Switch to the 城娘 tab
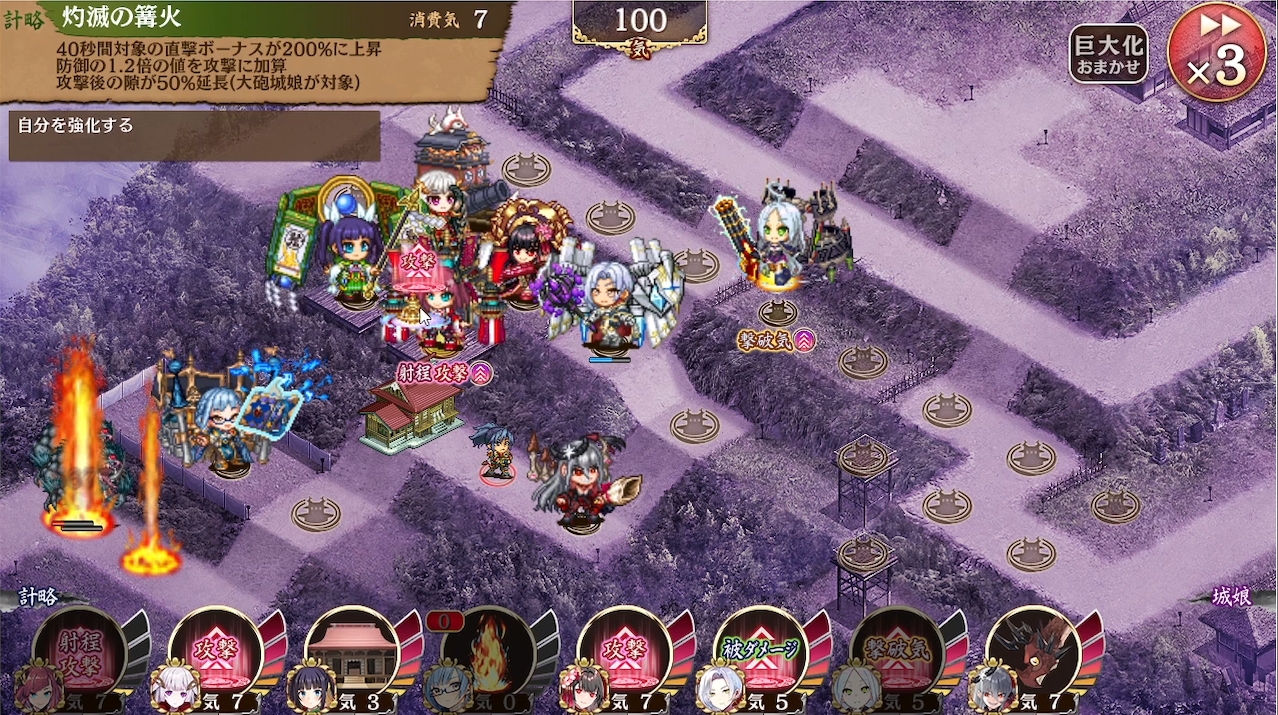 point(1231,597)
